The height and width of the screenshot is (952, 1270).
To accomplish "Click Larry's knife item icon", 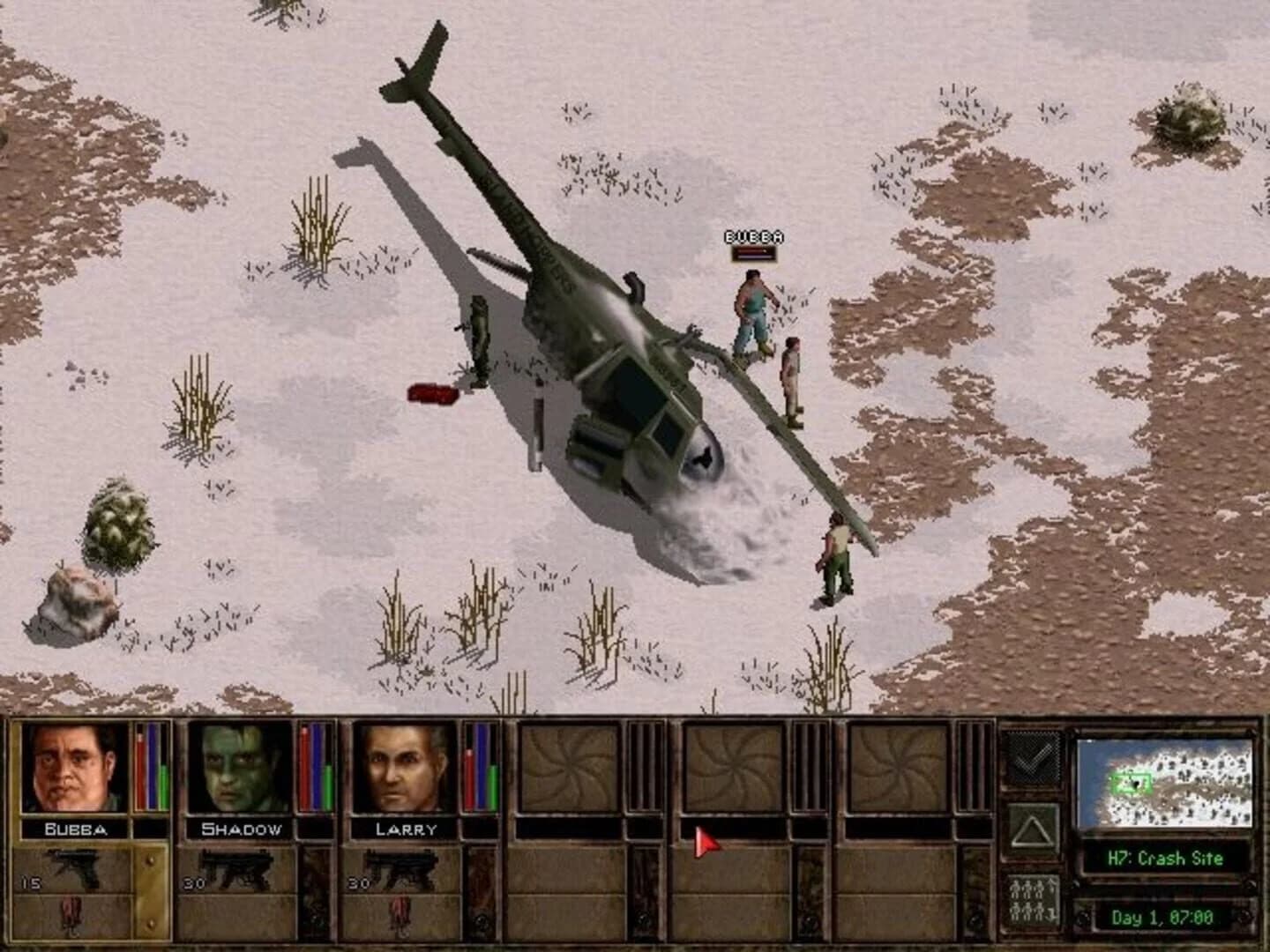I will (x=401, y=917).
